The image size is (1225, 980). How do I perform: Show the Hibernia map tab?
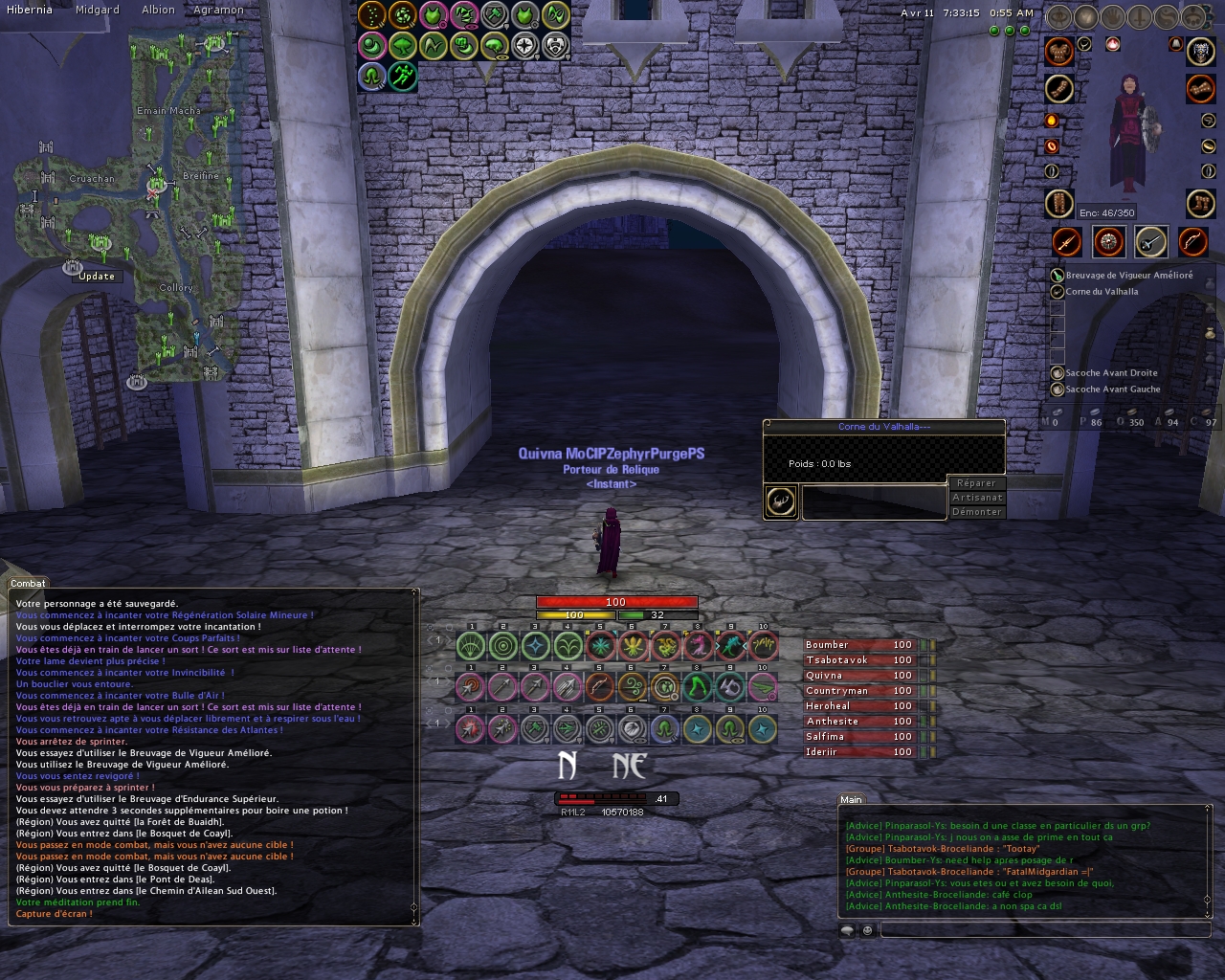point(29,10)
